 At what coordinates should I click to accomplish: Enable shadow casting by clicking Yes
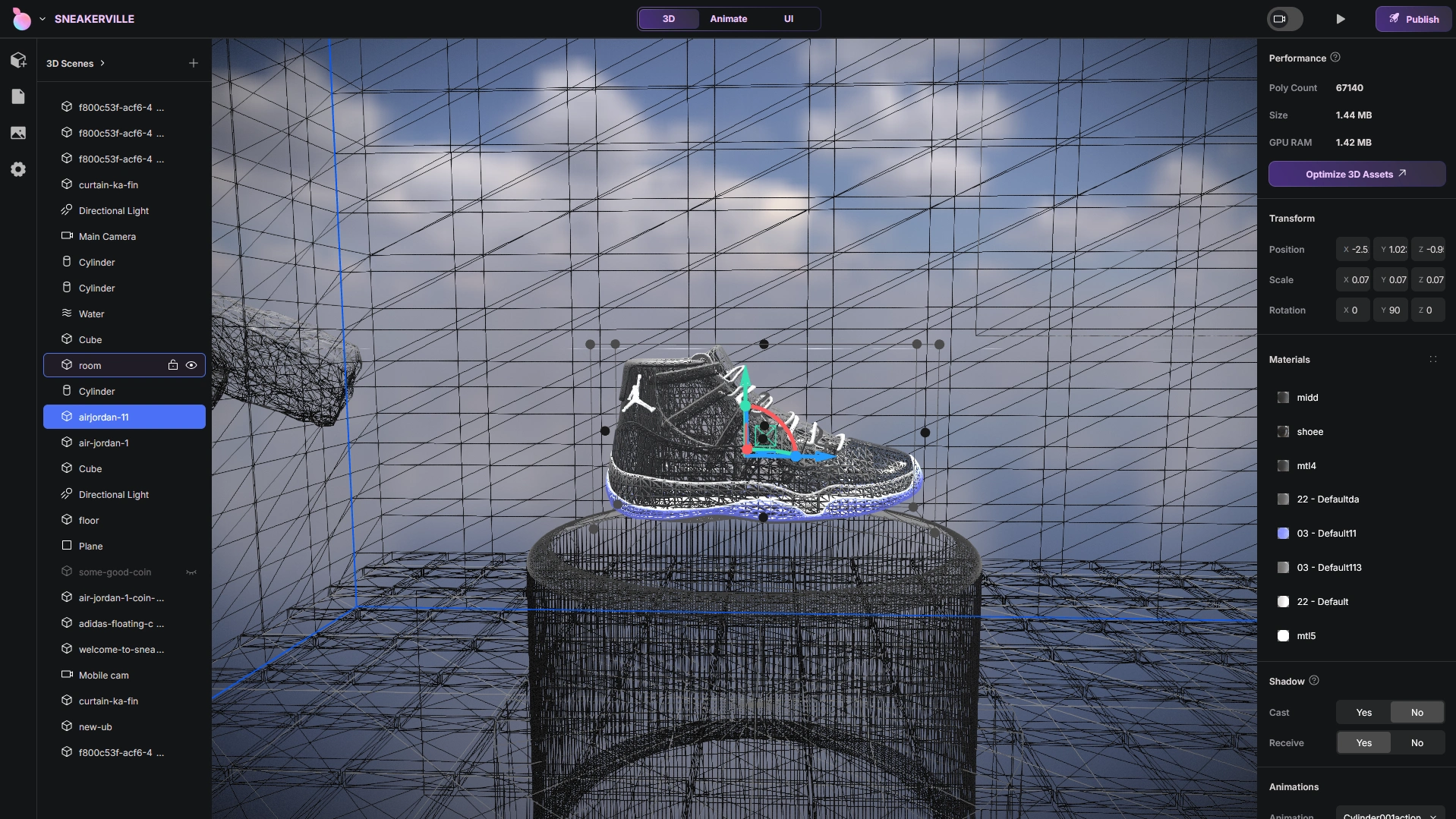click(x=1363, y=712)
